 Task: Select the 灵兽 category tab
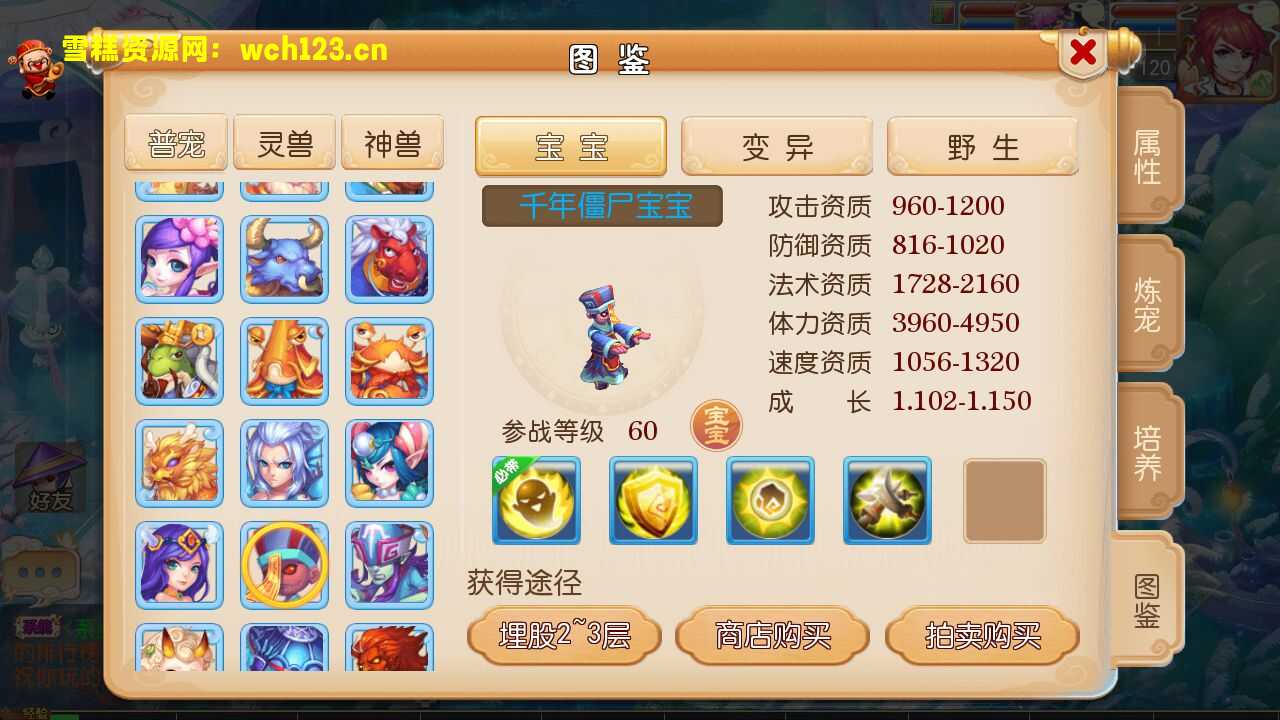pos(284,142)
